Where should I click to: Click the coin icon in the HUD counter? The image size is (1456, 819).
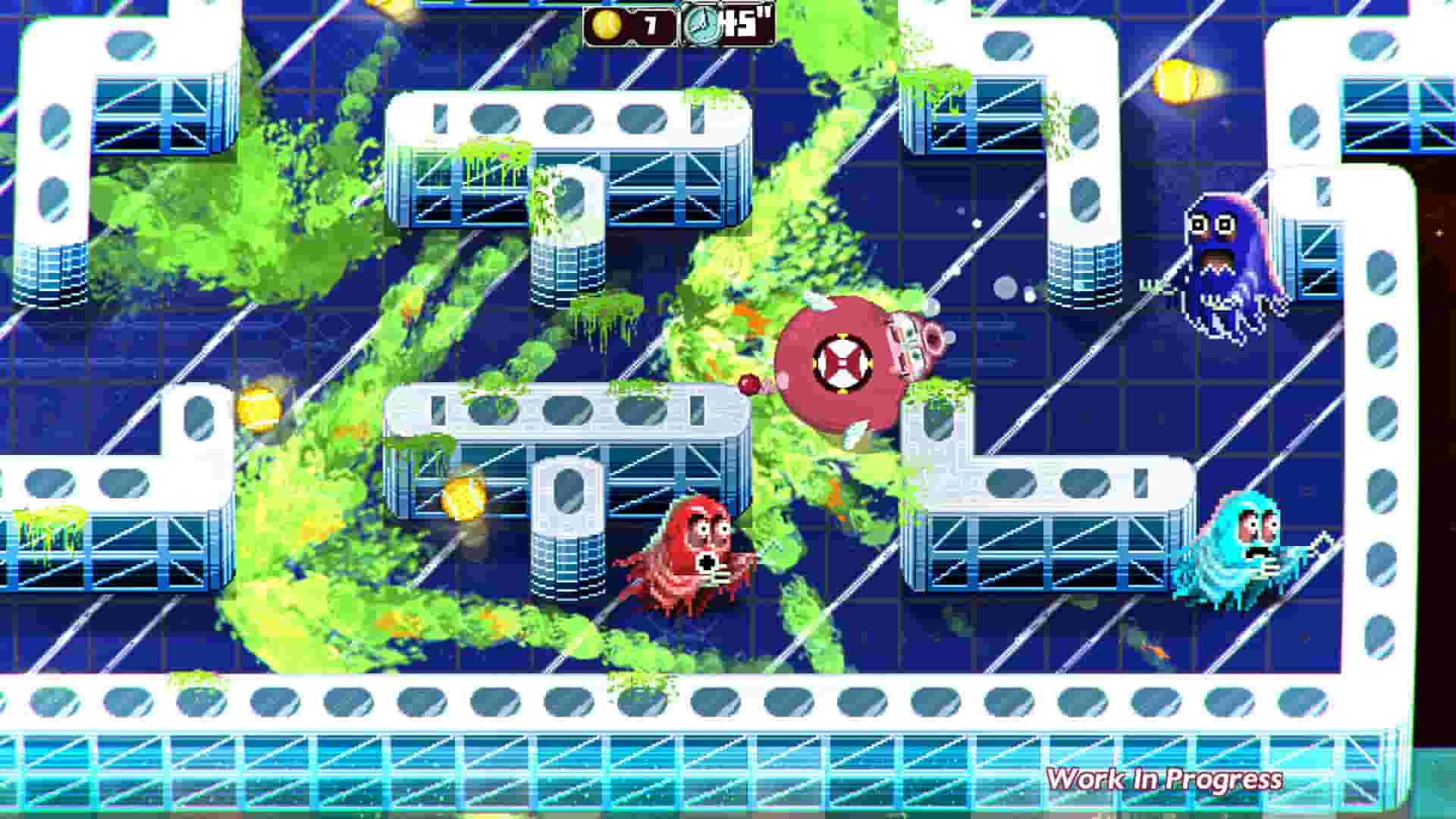[607, 25]
